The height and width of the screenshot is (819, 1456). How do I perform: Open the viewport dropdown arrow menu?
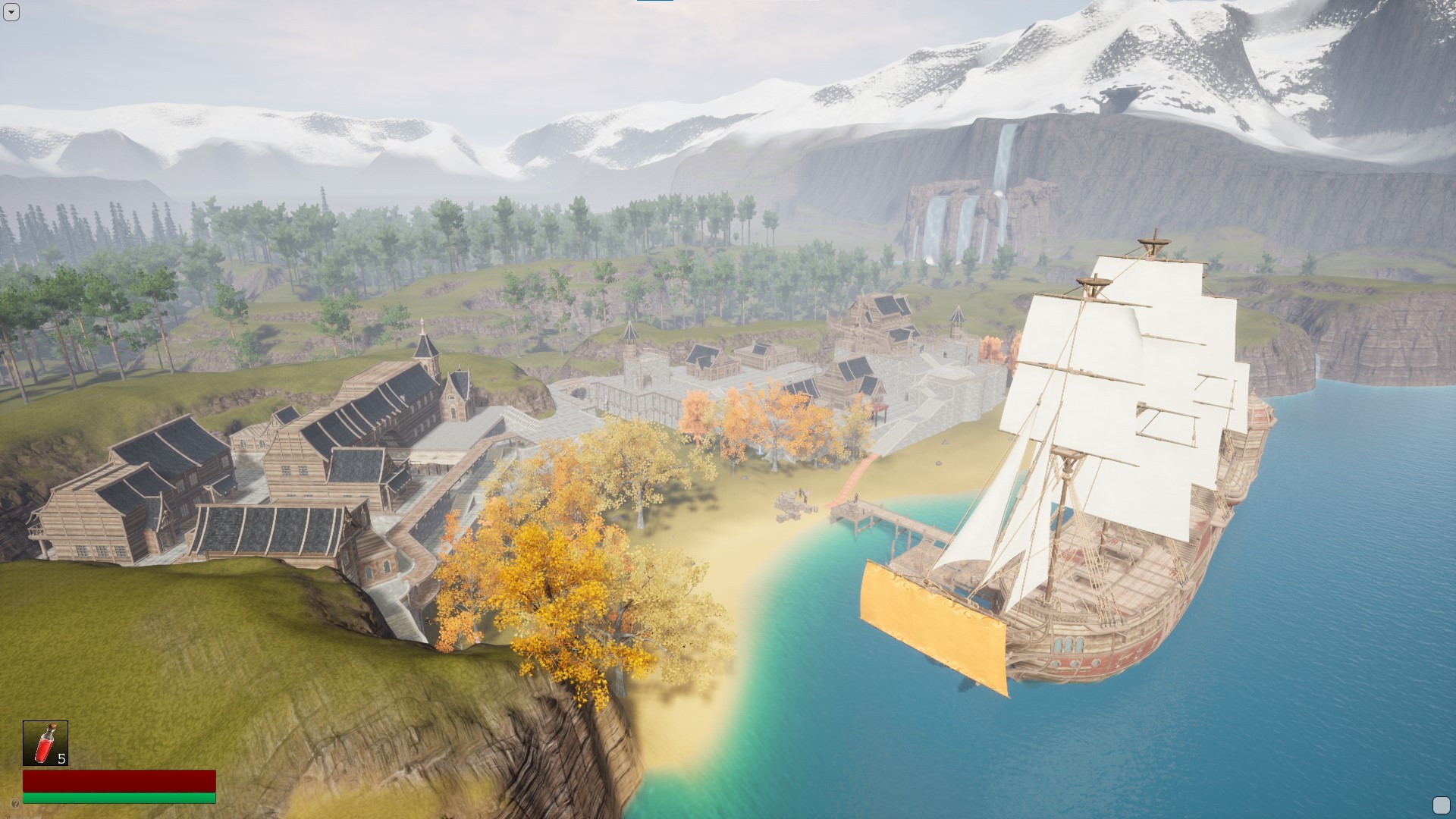[11, 12]
